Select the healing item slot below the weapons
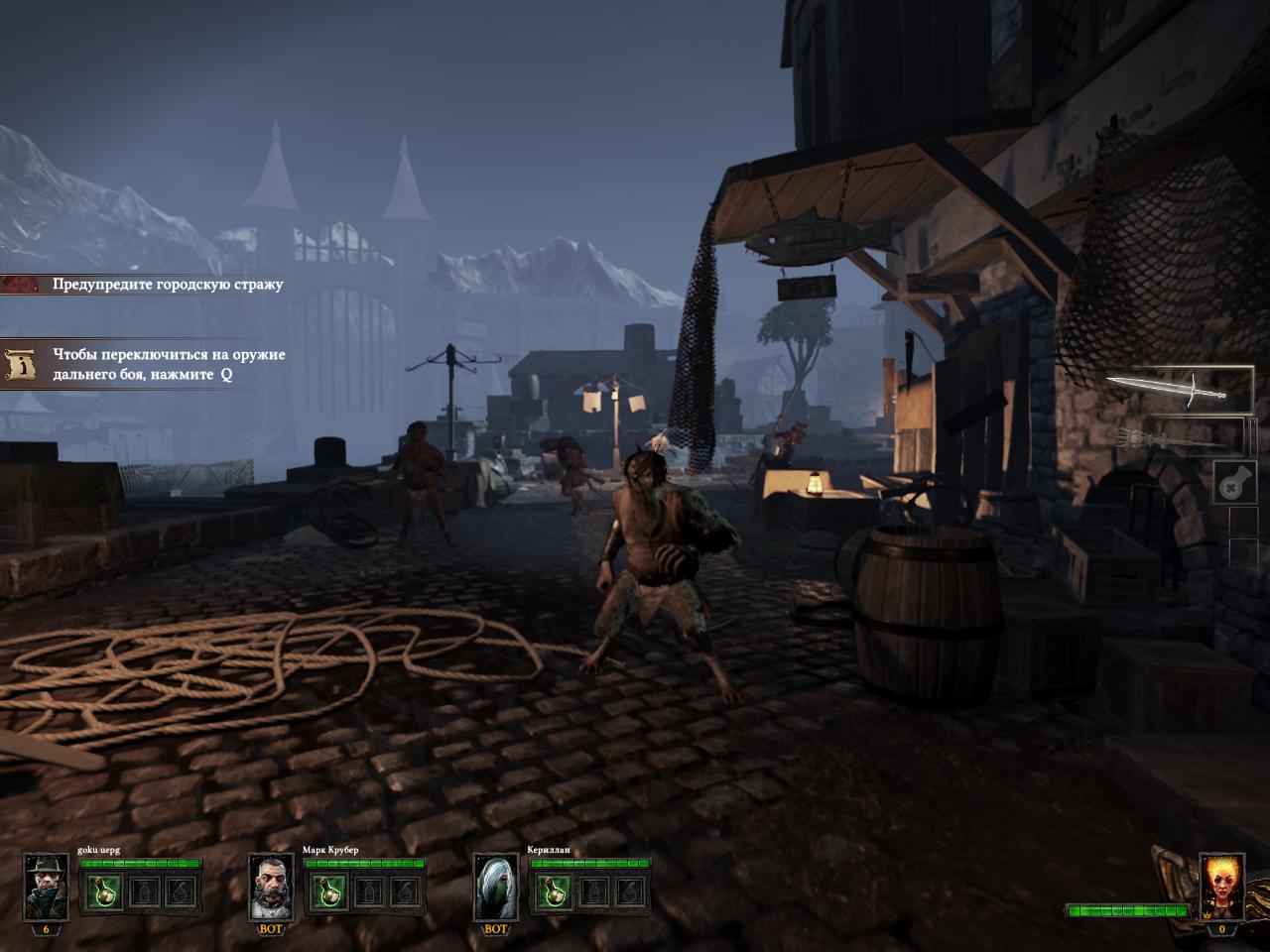Viewport: 1270px width, 952px height. pyautogui.click(x=1235, y=483)
